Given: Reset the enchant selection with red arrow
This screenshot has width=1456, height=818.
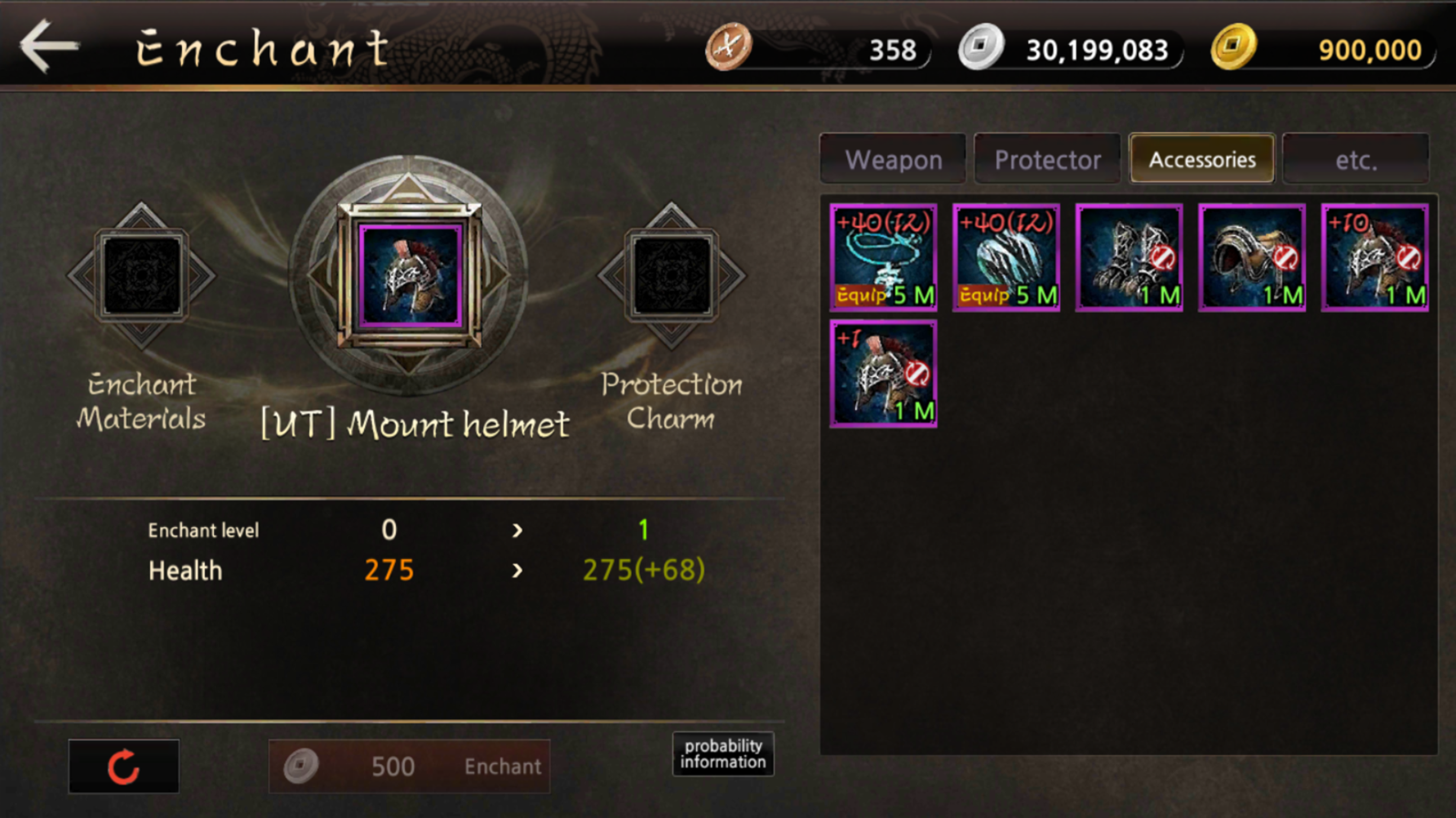Looking at the screenshot, I should [124, 767].
